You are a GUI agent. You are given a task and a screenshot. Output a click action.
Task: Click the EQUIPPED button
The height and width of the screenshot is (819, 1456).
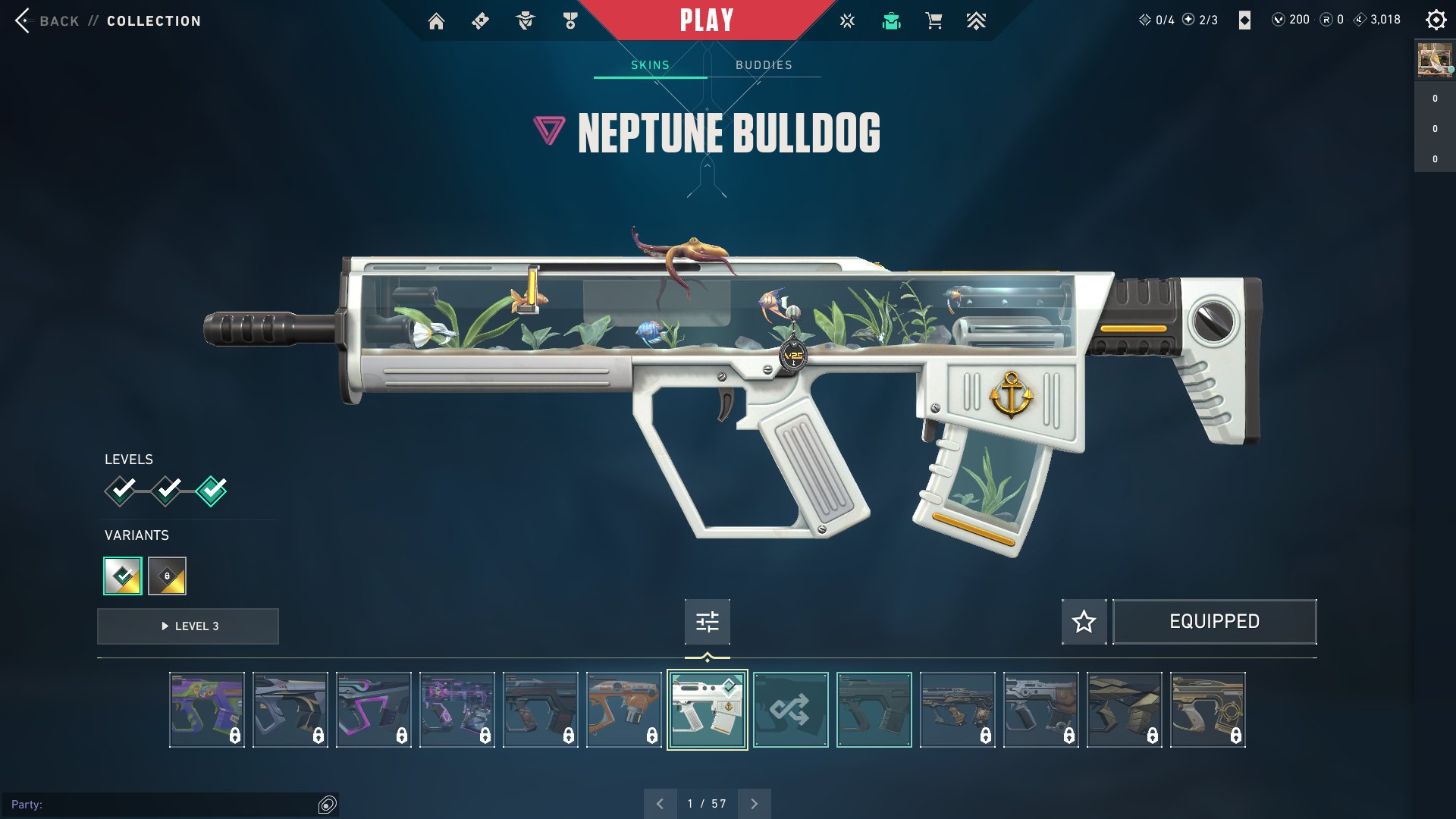pyautogui.click(x=1214, y=621)
